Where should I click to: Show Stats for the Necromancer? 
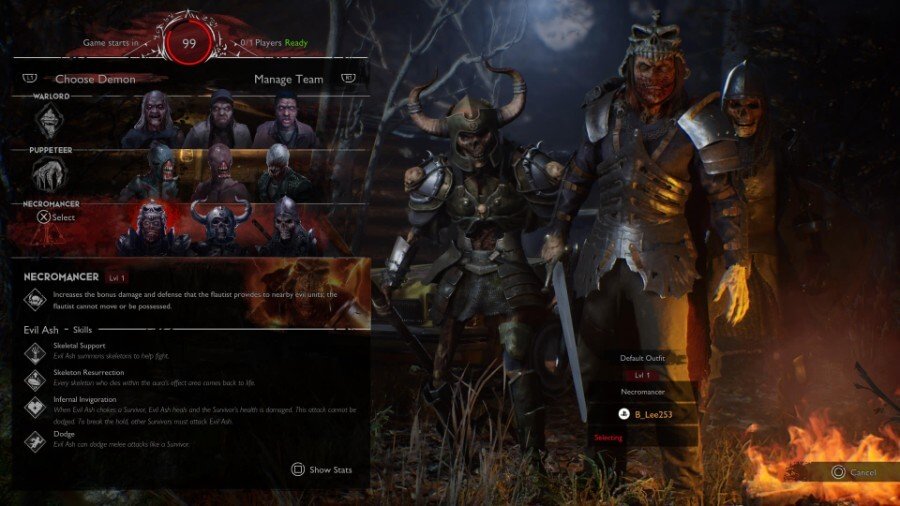click(321, 469)
